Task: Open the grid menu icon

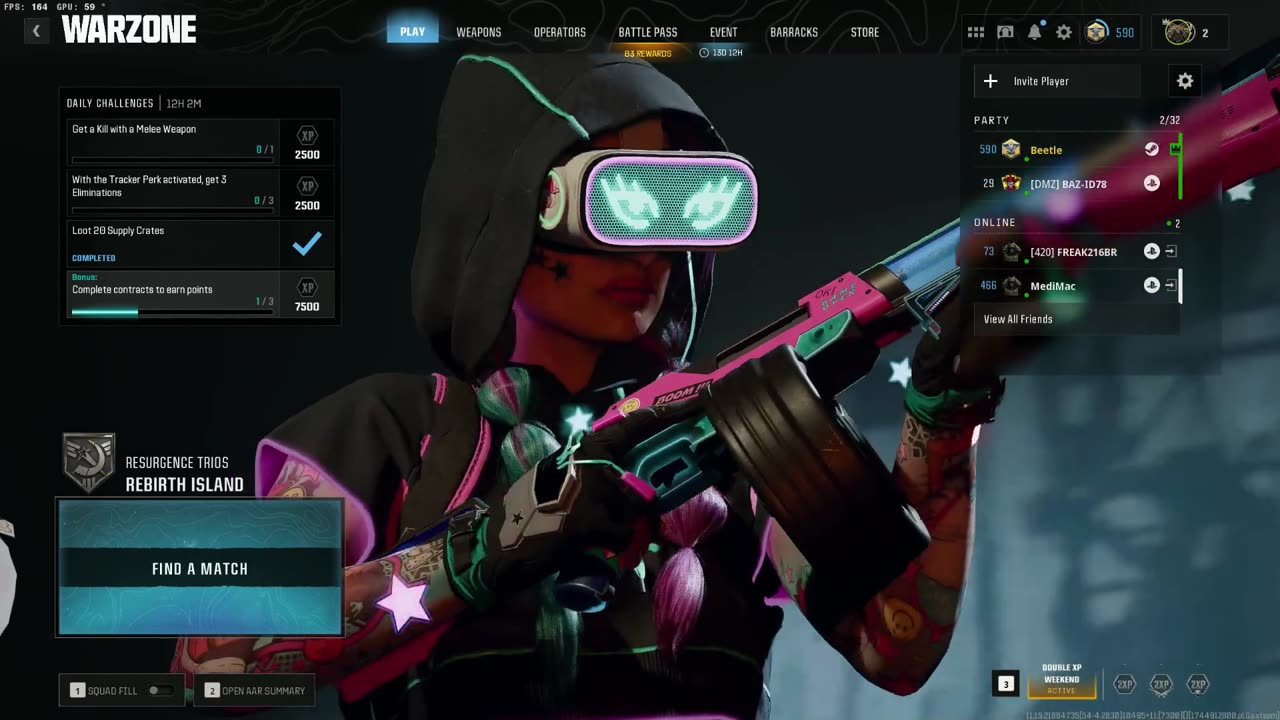Action: (x=975, y=32)
